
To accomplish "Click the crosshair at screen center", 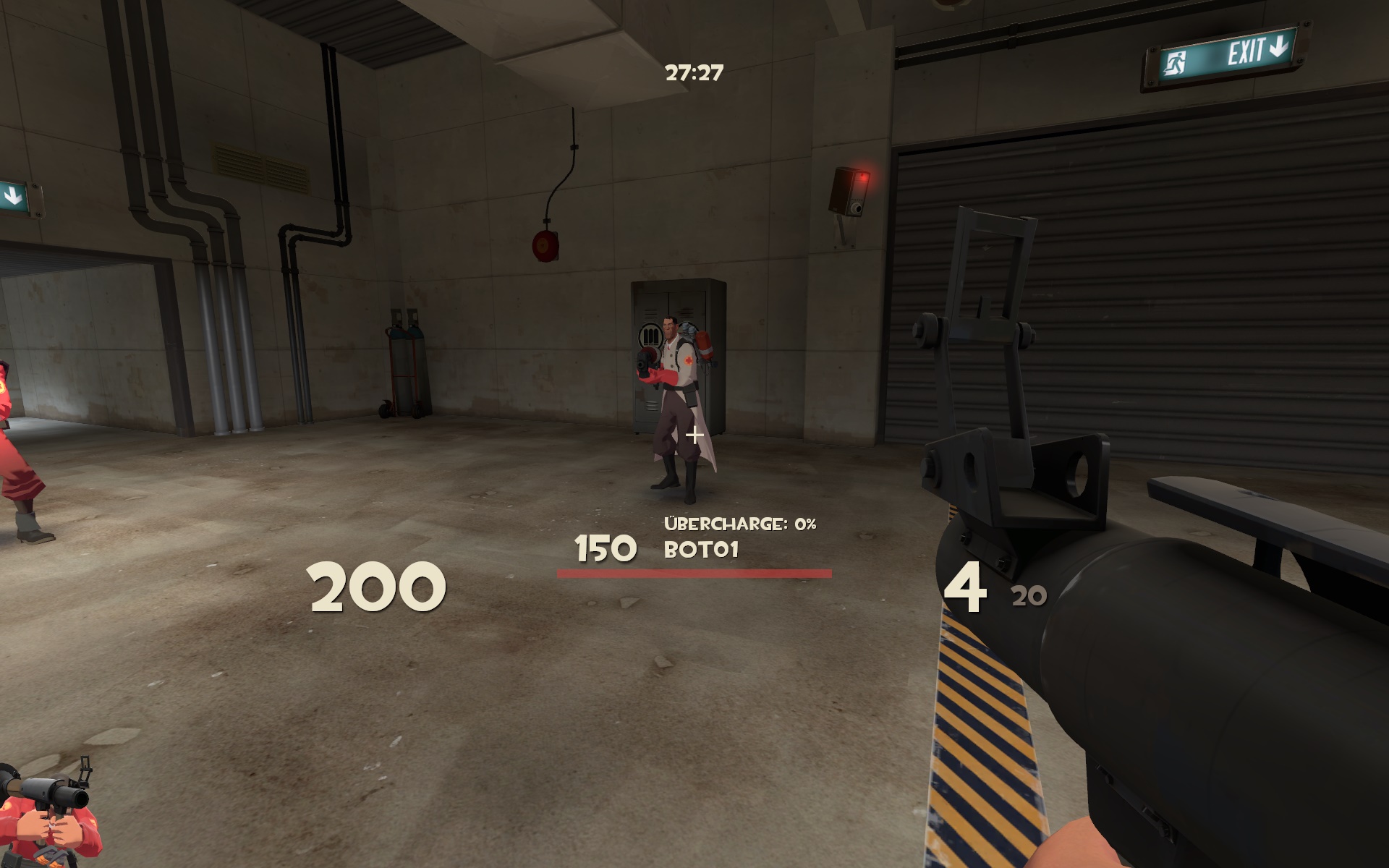I will tap(694, 435).
